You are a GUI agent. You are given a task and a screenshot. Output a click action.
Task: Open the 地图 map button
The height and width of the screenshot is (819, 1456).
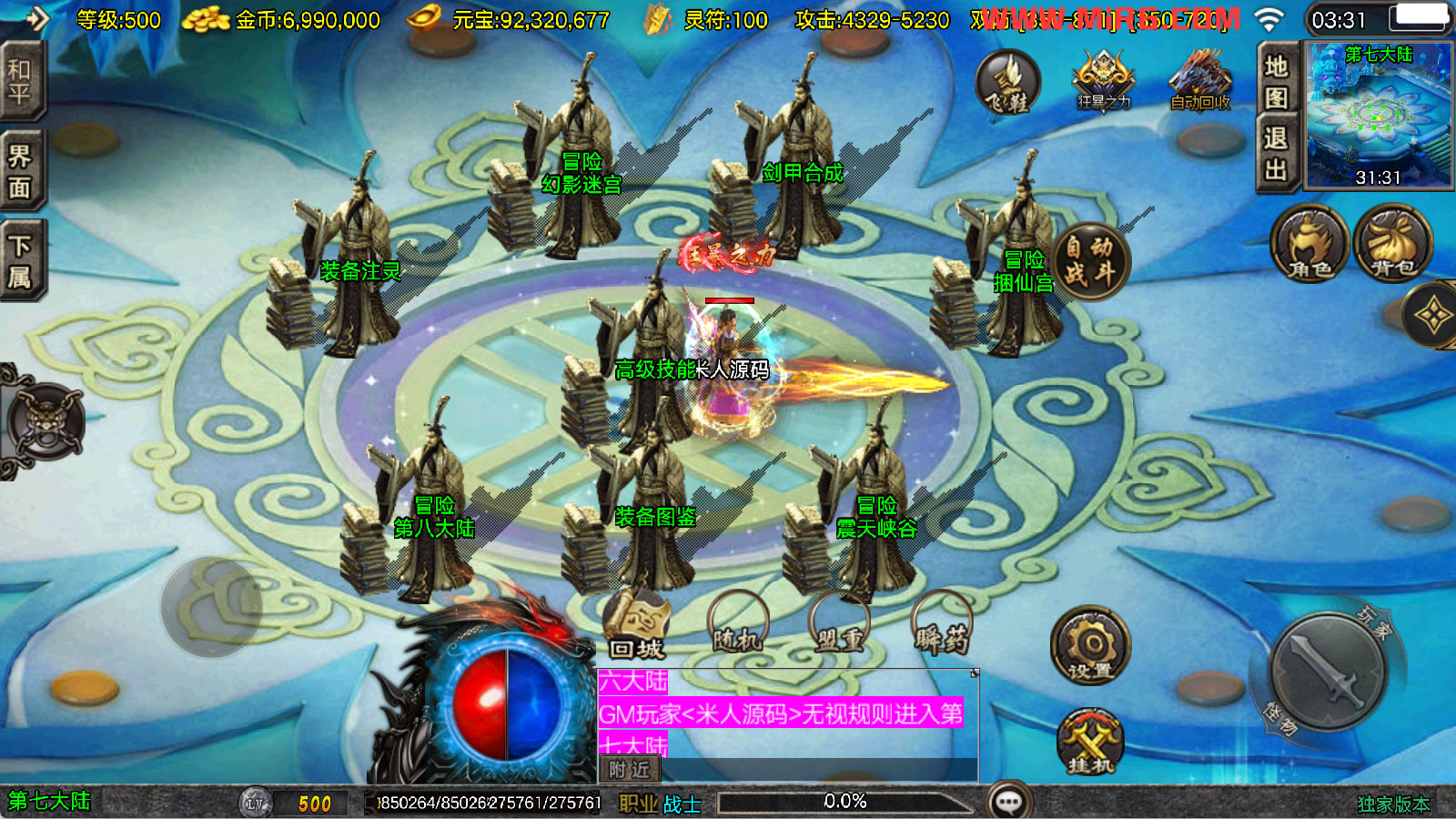pyautogui.click(x=1276, y=81)
